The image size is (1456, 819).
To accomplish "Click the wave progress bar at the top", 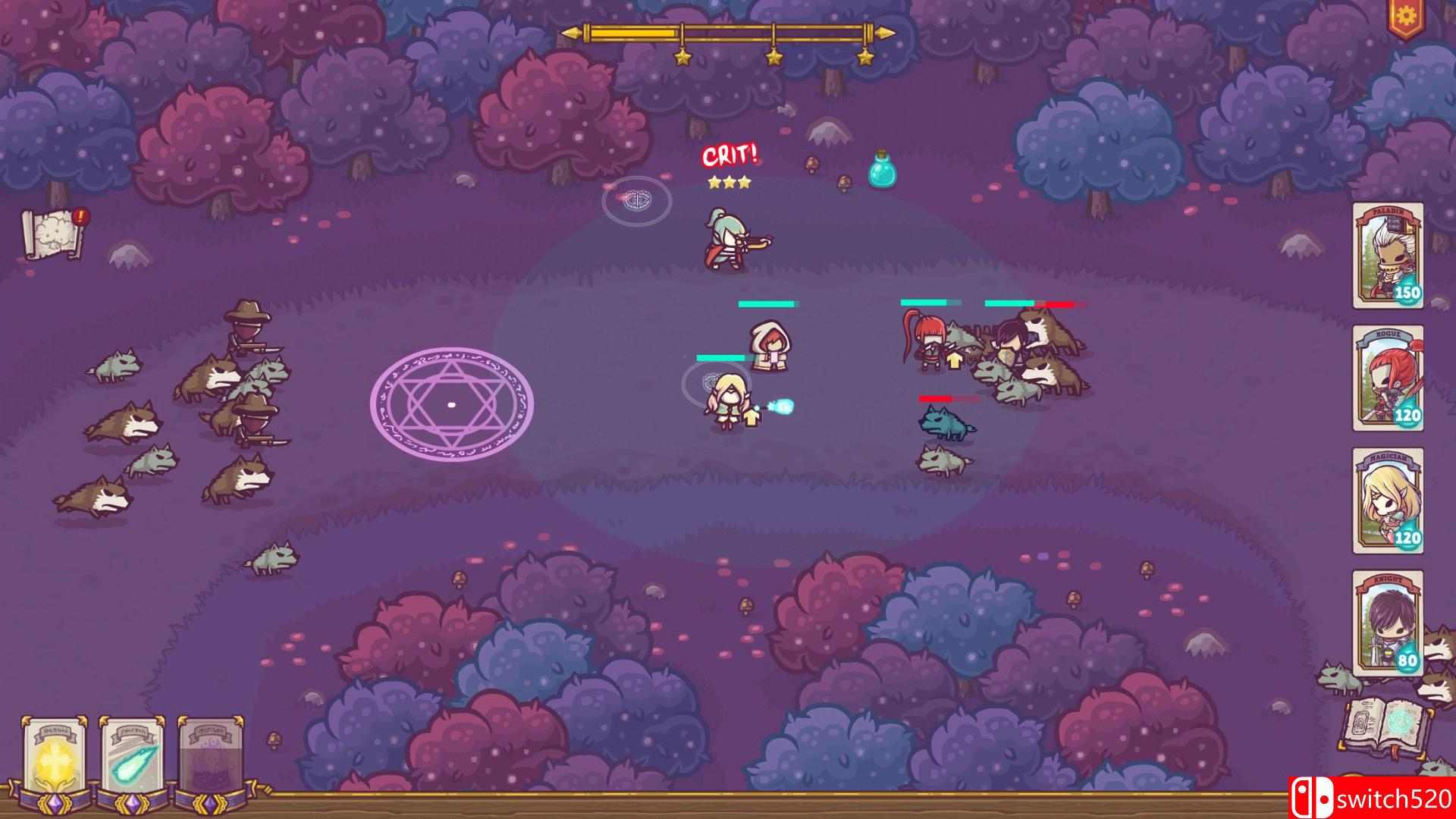I will [x=728, y=33].
